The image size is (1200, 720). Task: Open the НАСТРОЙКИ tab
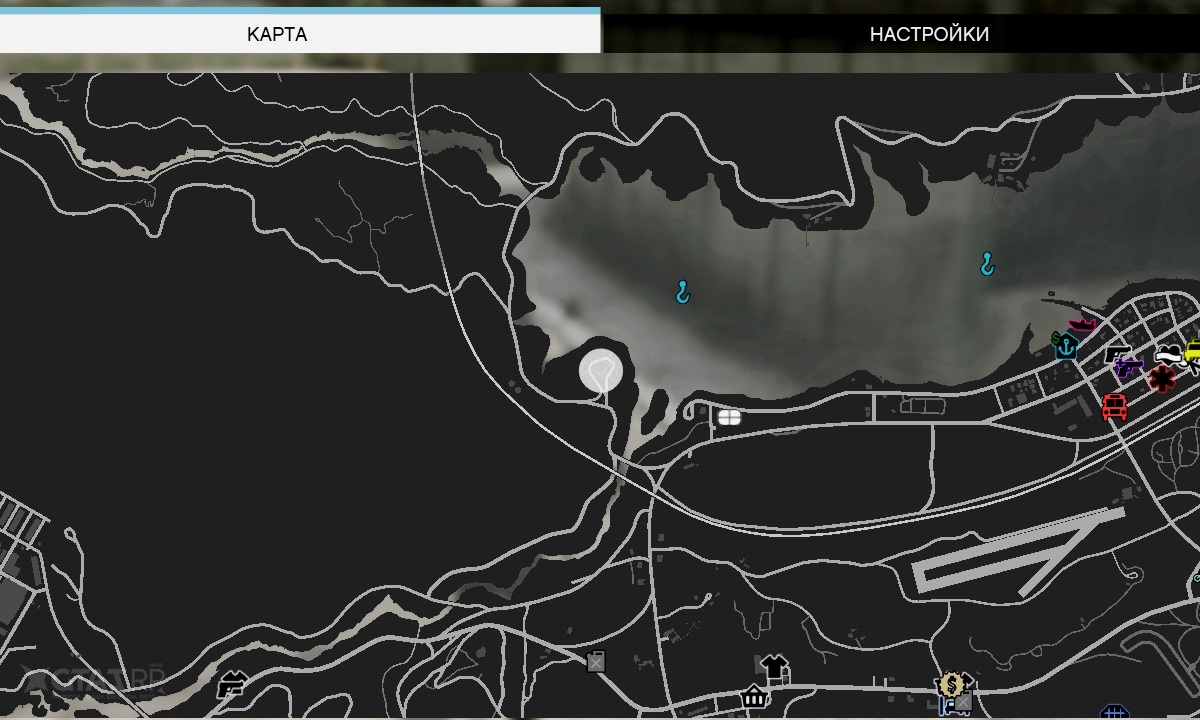click(929, 34)
